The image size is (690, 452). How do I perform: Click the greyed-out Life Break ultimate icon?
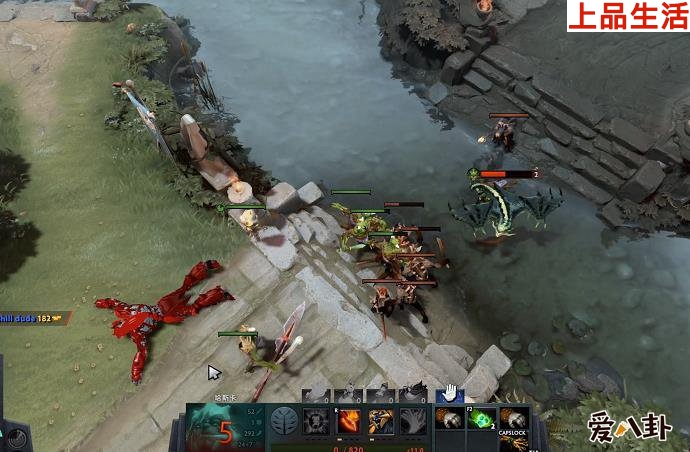(413, 421)
